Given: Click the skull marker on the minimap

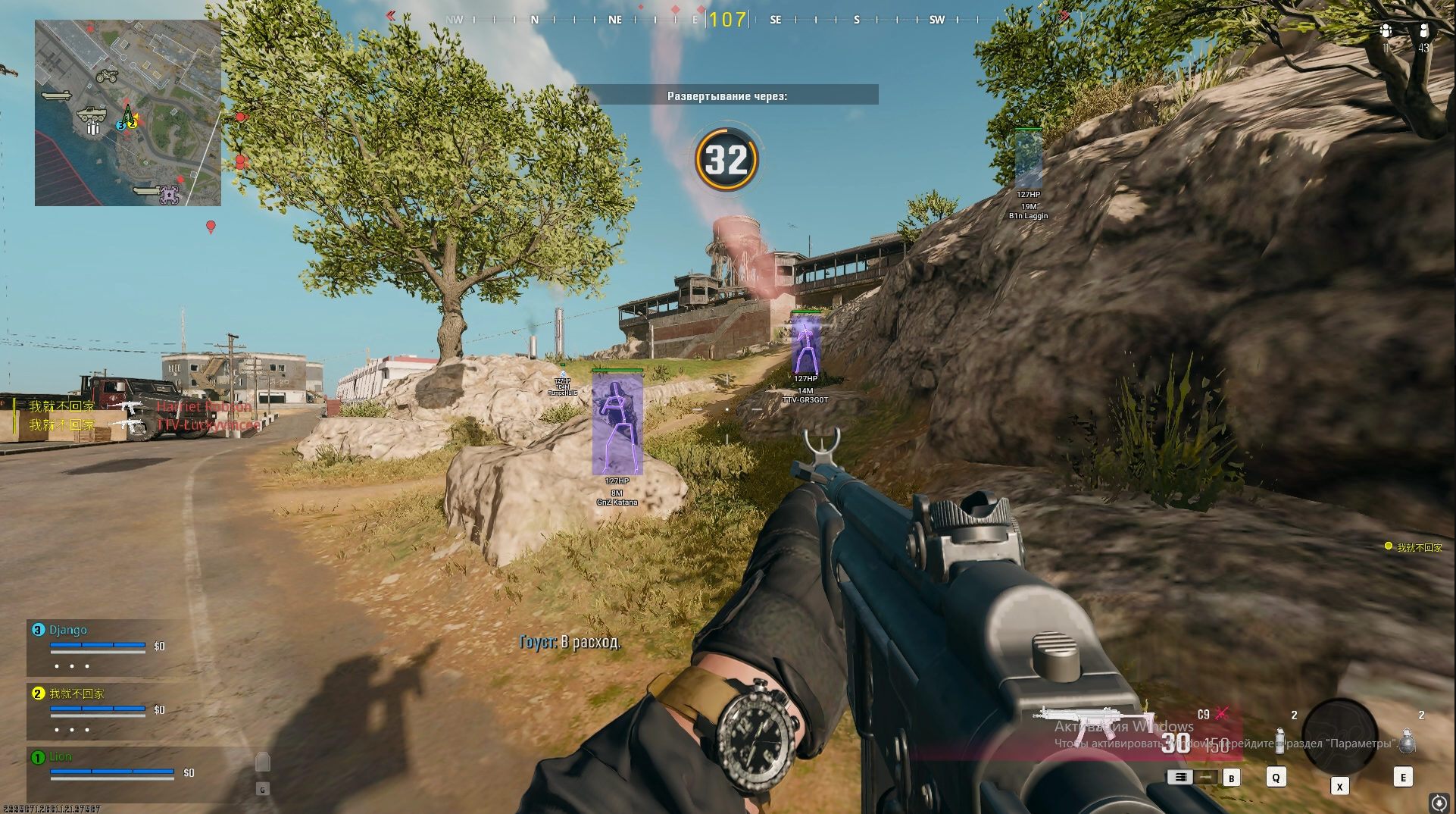Looking at the screenshot, I should [x=168, y=195].
